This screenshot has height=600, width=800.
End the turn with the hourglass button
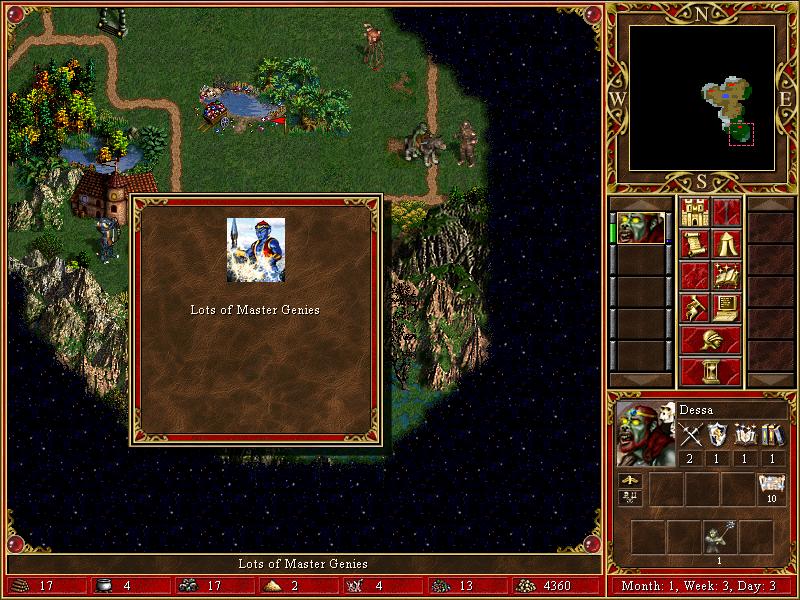710,372
